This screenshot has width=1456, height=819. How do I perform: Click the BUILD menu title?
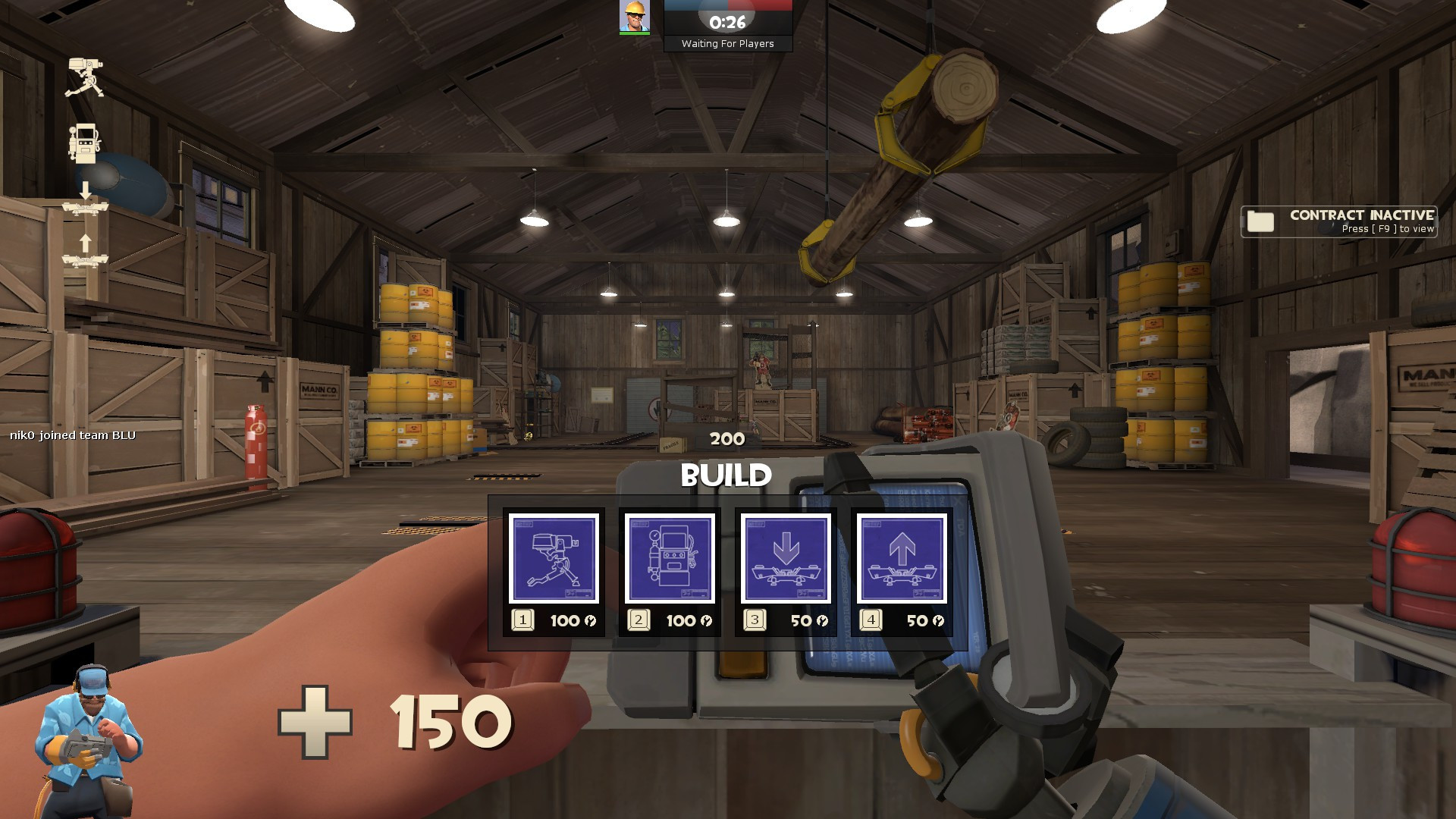point(726,476)
